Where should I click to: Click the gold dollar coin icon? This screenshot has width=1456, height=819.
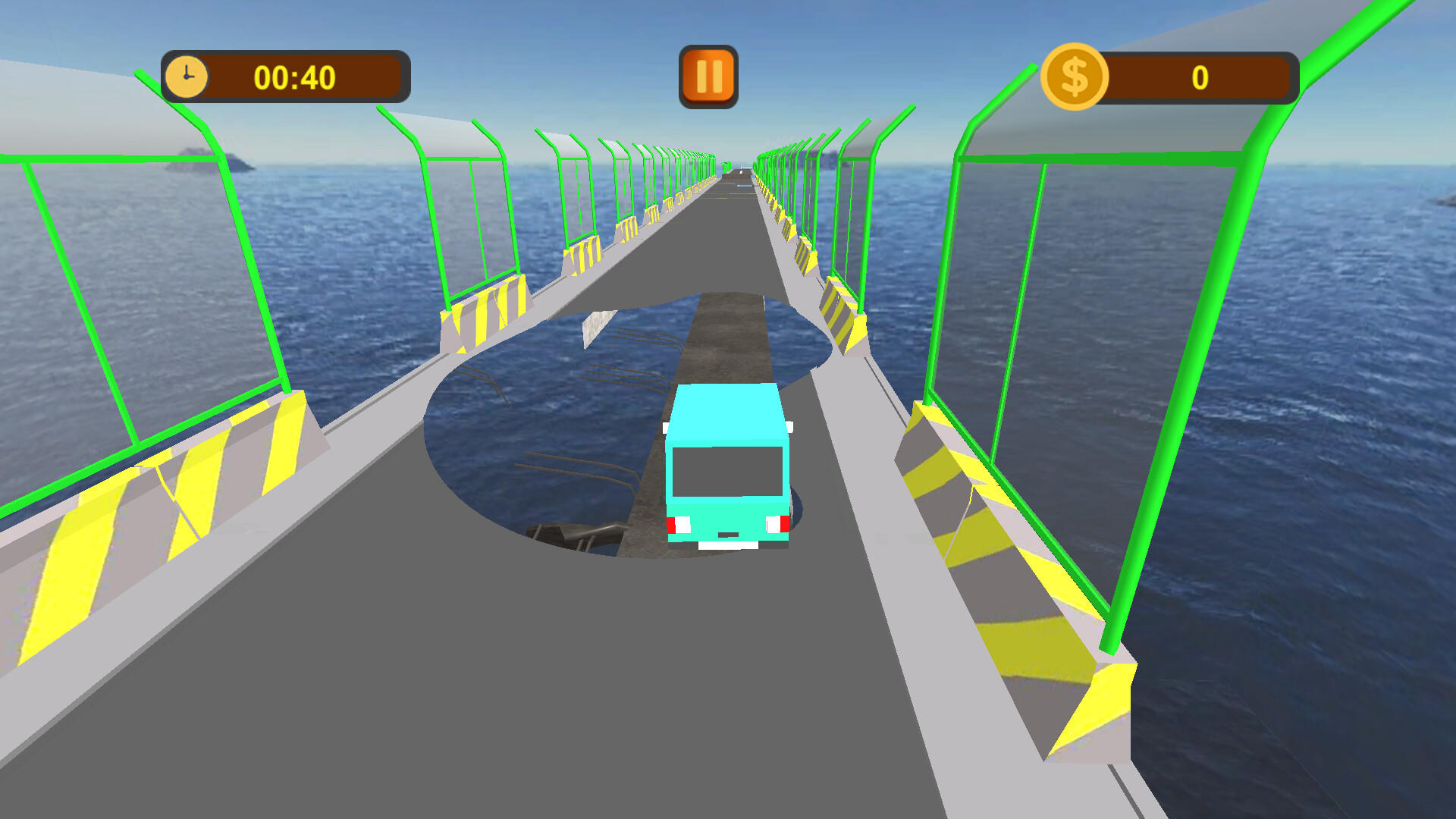pos(1076,75)
